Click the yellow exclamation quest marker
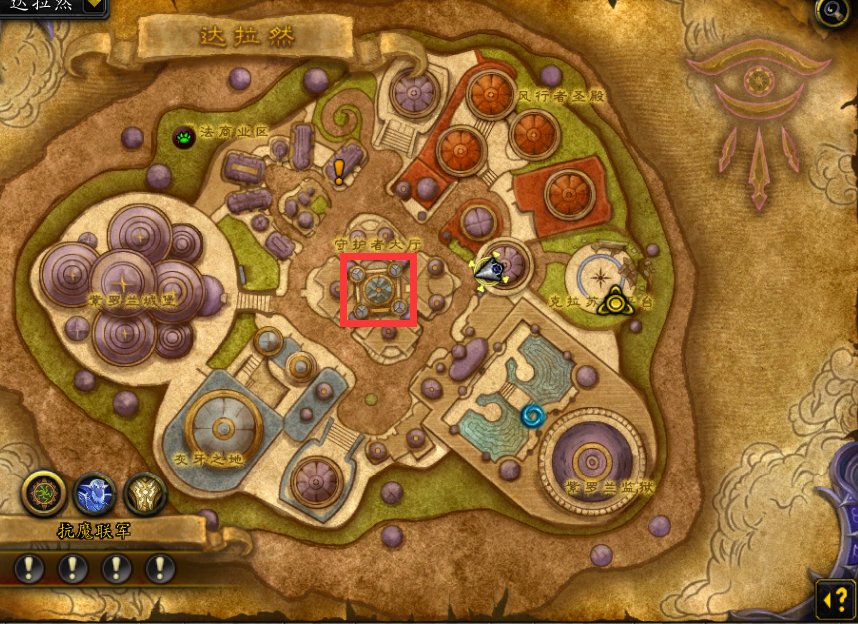 click(339, 172)
